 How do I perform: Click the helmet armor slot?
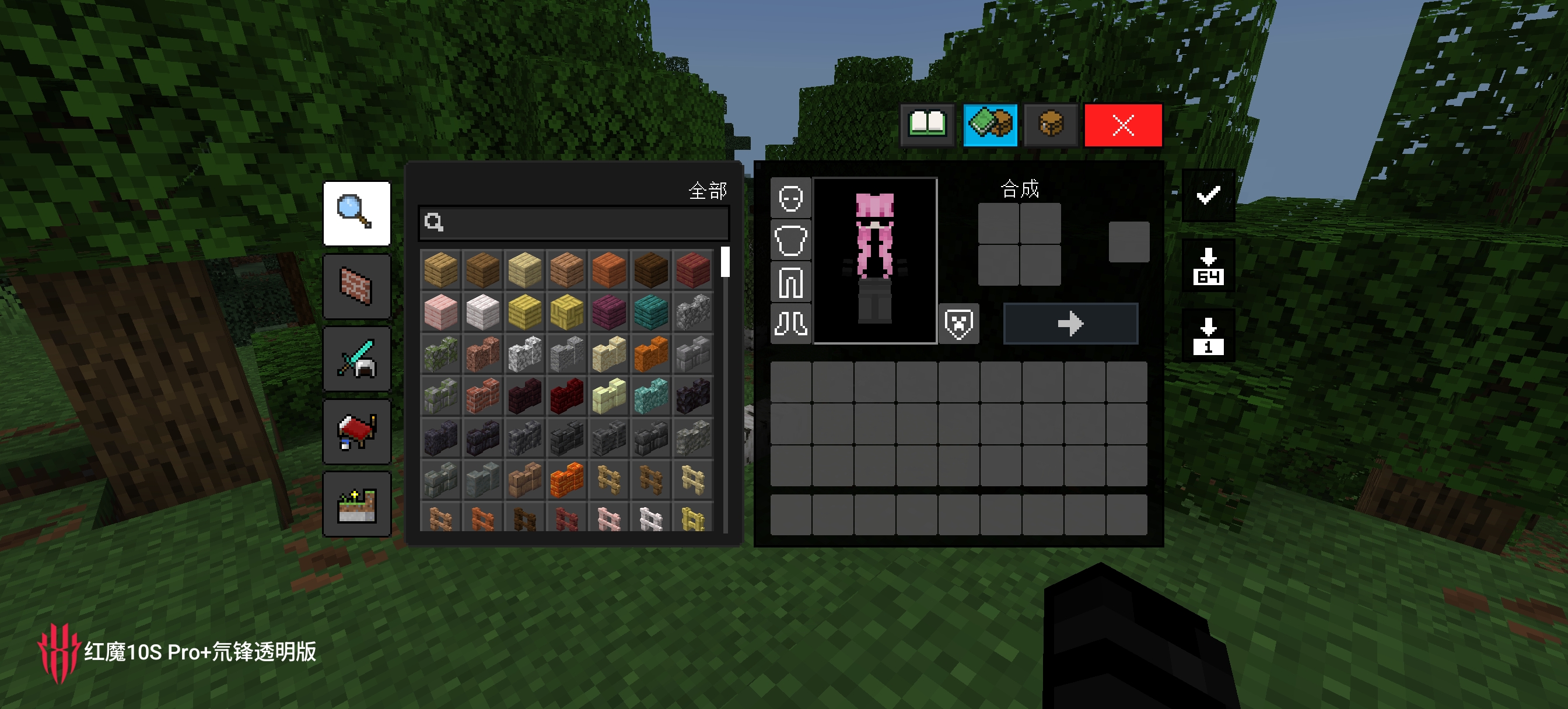click(x=790, y=198)
